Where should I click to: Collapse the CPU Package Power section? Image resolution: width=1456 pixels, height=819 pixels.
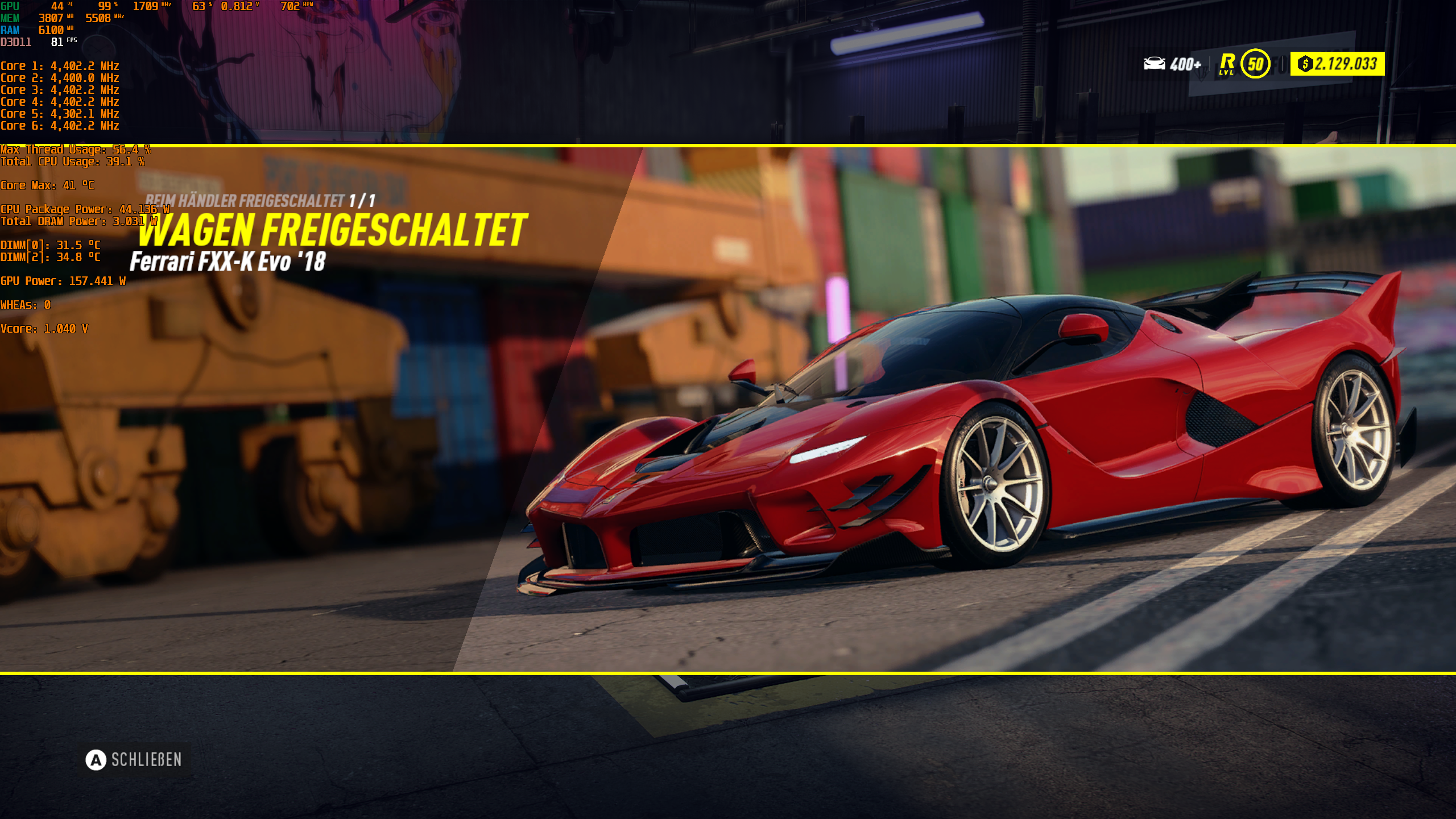pyautogui.click(x=82, y=209)
